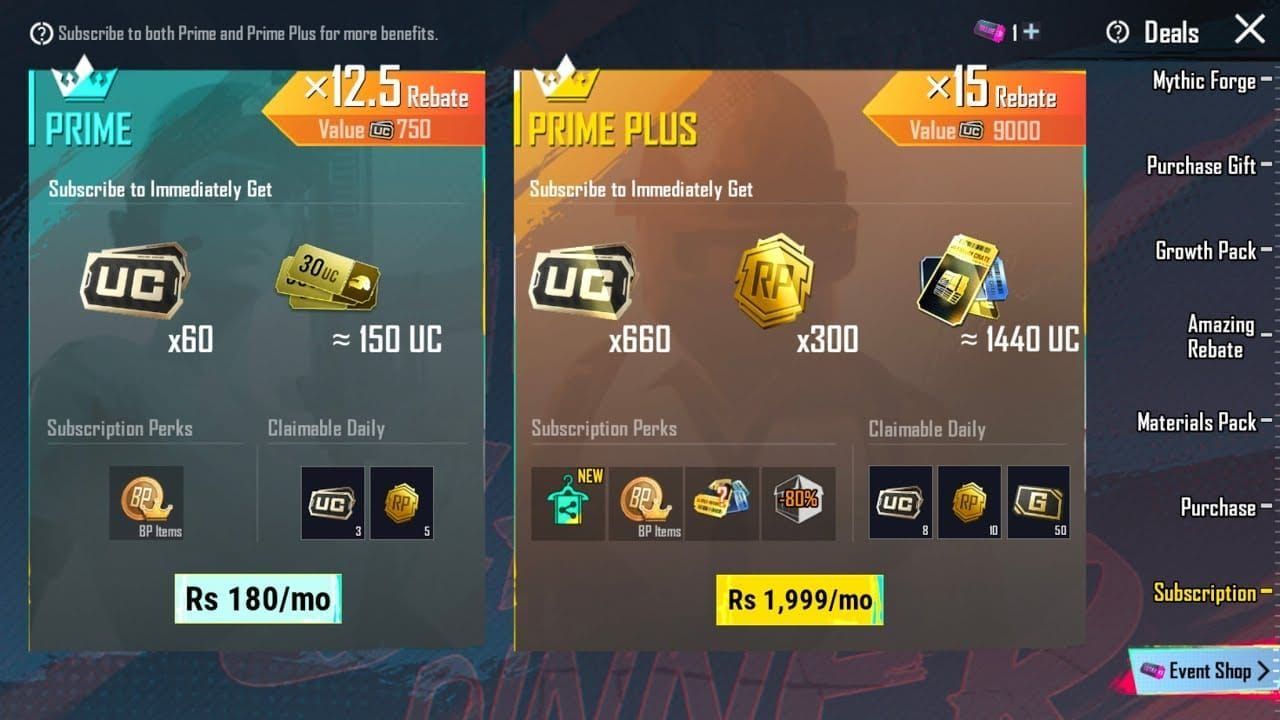The image size is (1280, 720).
Task: Click the Rs 180/mo Prime subscribe button
Action: [x=258, y=598]
